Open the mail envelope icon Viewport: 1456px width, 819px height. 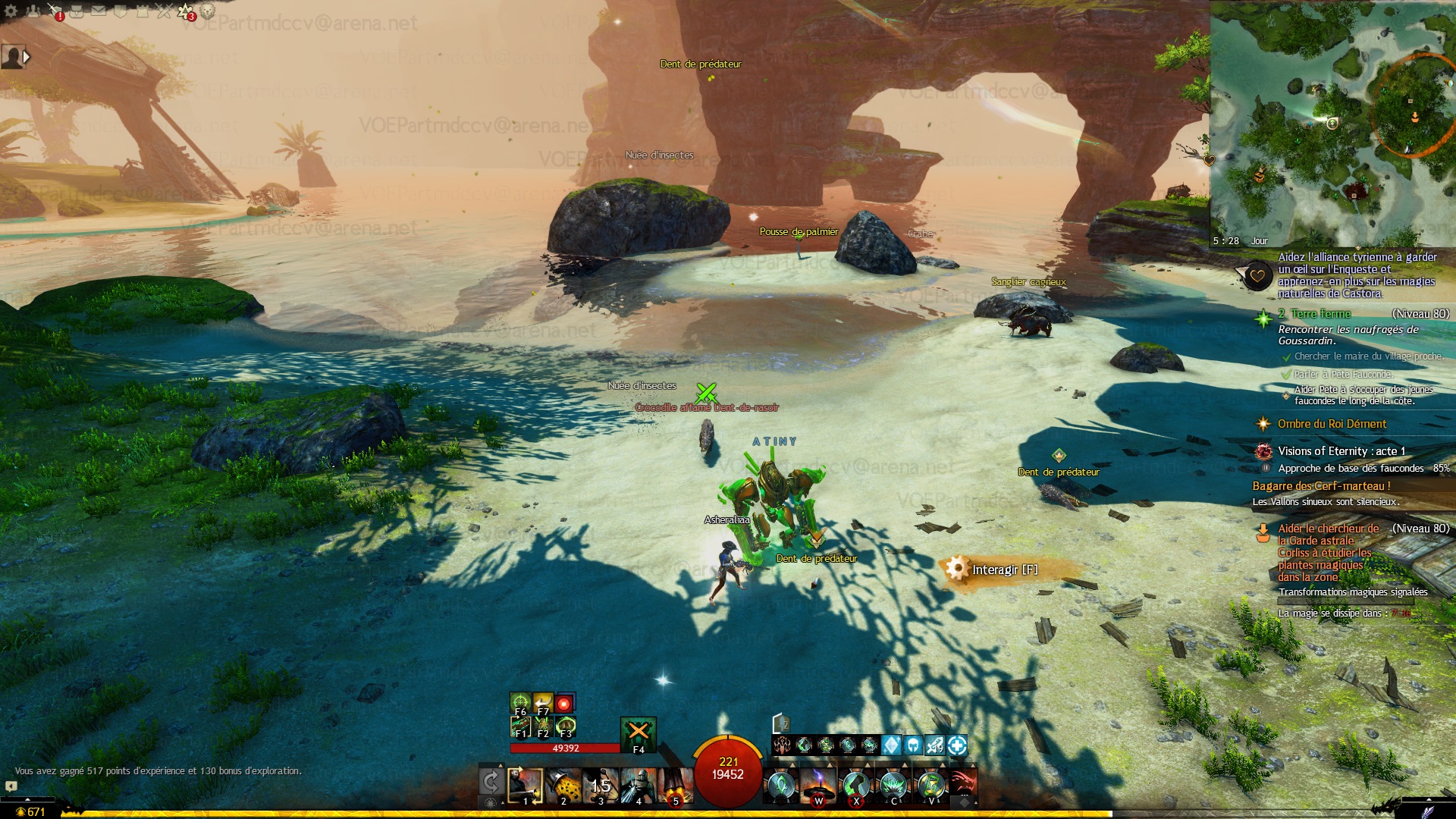pos(99,11)
